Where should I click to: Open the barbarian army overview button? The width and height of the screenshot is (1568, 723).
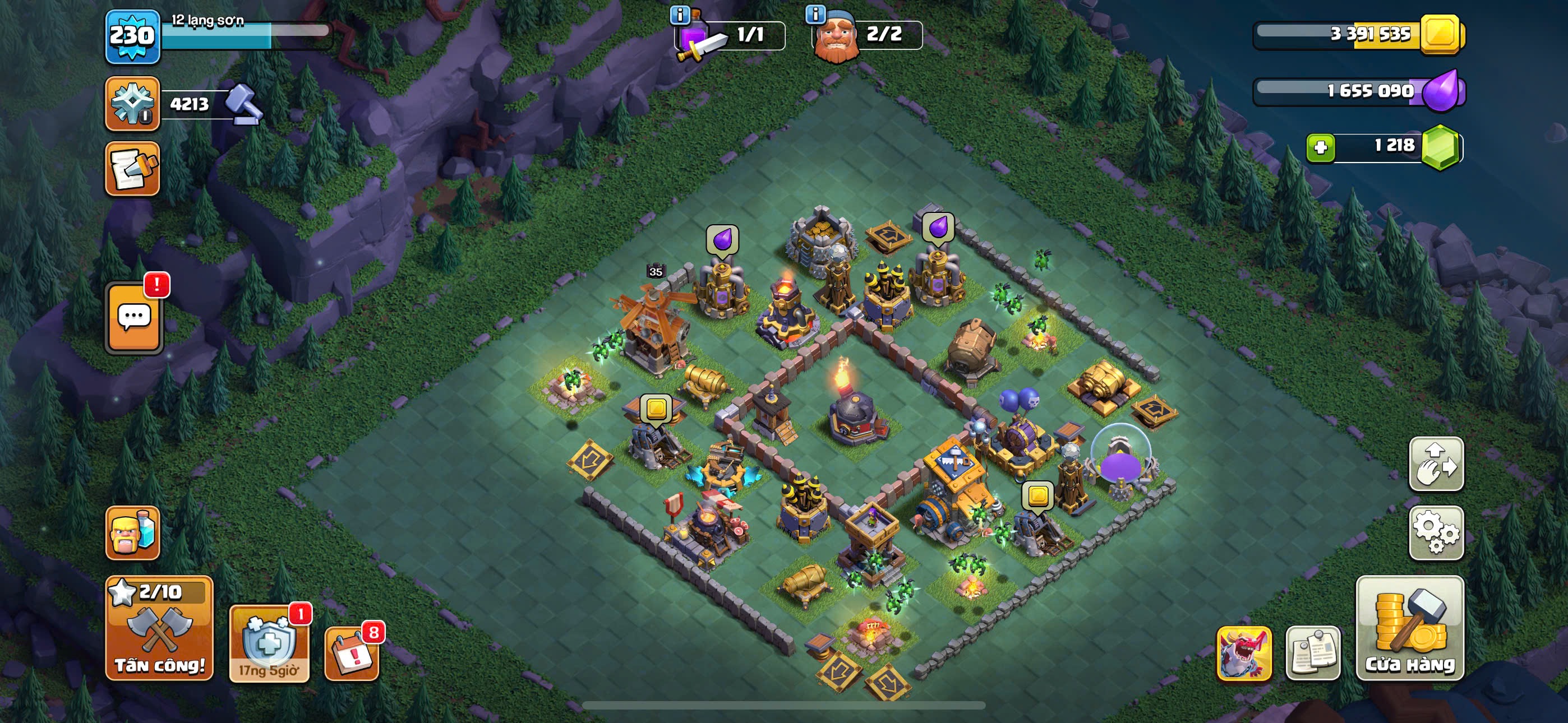pos(133,533)
